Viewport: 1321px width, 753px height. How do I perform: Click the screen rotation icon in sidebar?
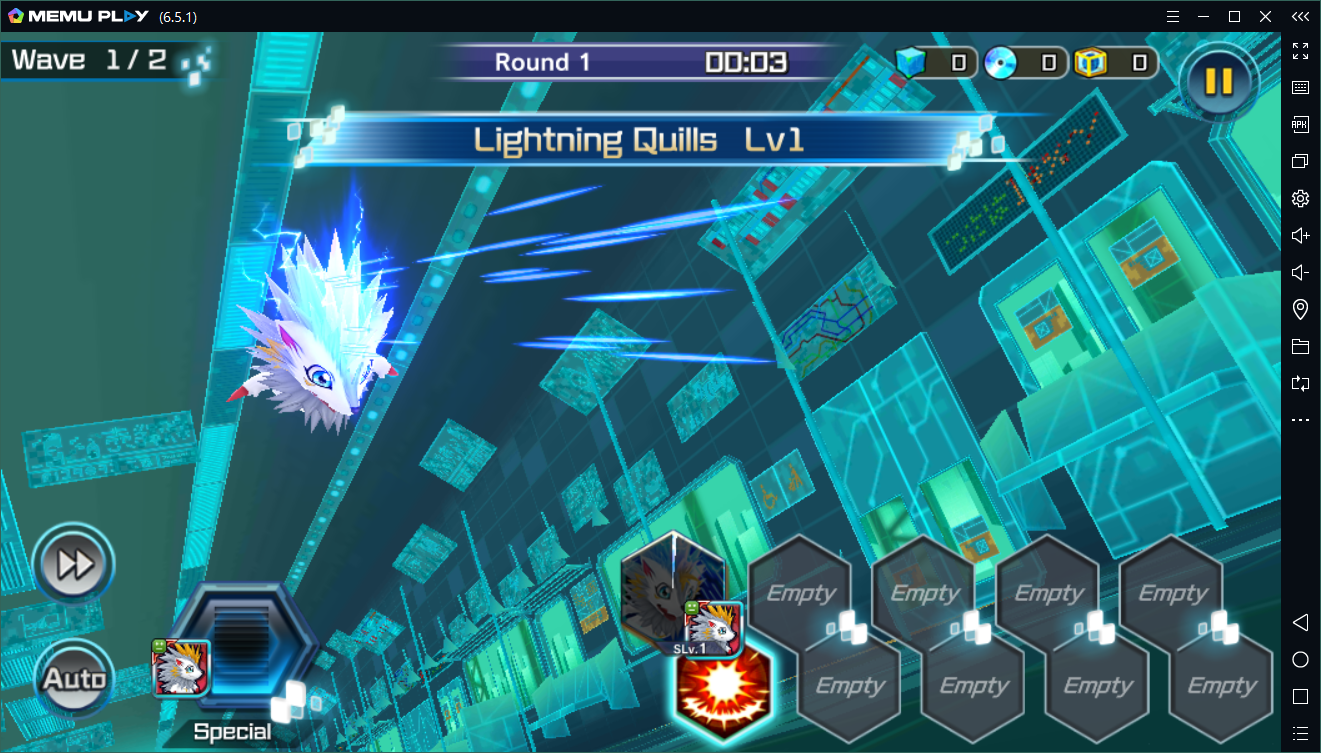1300,384
